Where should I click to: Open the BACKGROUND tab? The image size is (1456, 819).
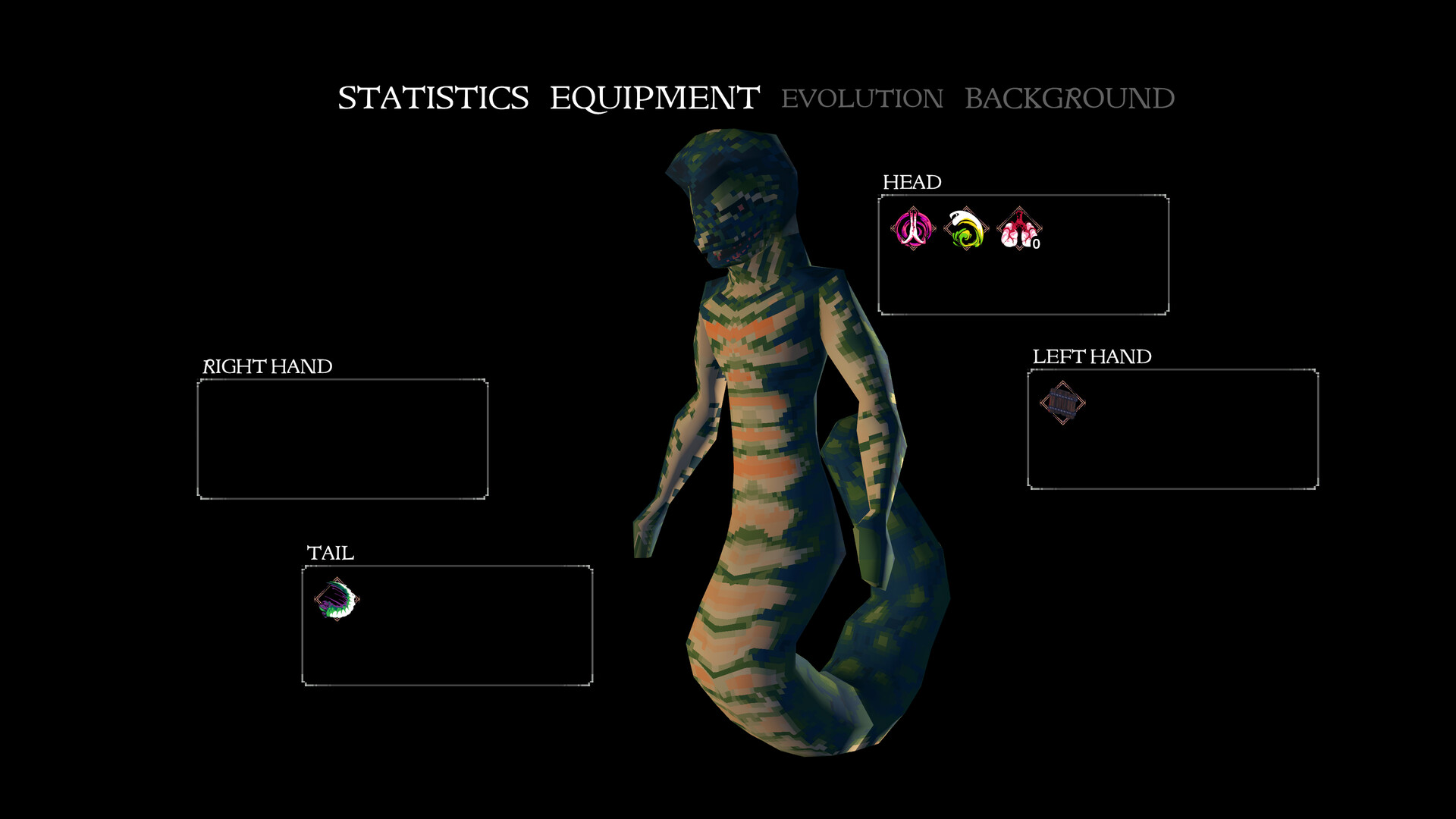1069,97
